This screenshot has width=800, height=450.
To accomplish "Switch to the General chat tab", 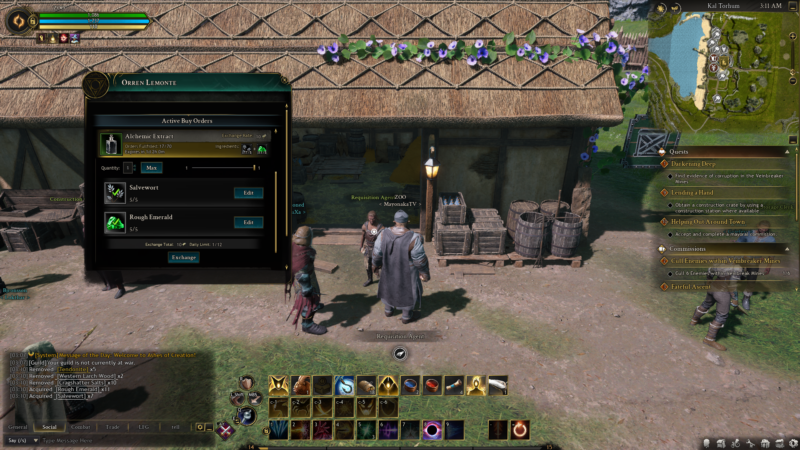I will pyautogui.click(x=18, y=427).
